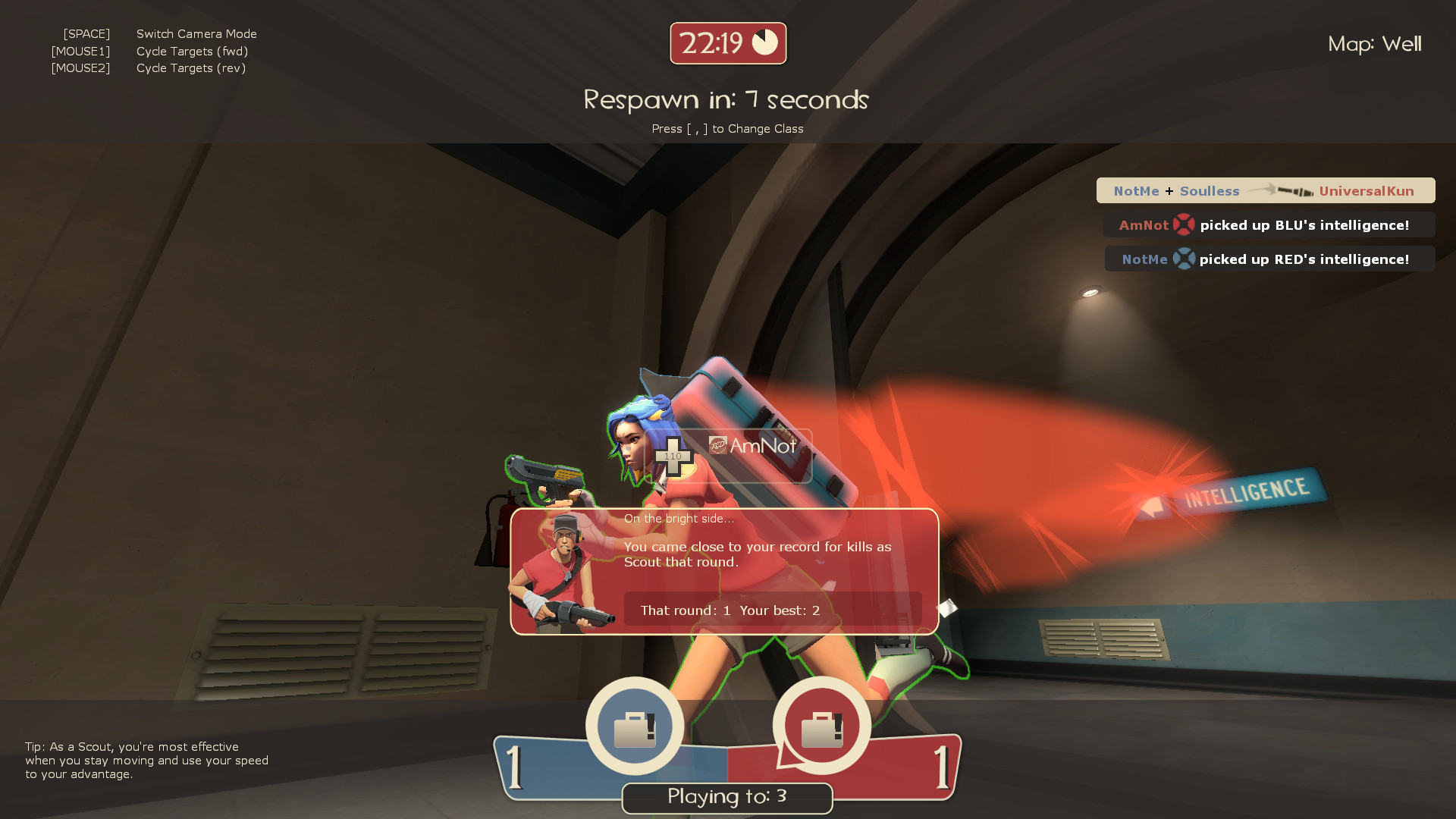Select the RED medic cross icon beside AmNot

[1185, 225]
